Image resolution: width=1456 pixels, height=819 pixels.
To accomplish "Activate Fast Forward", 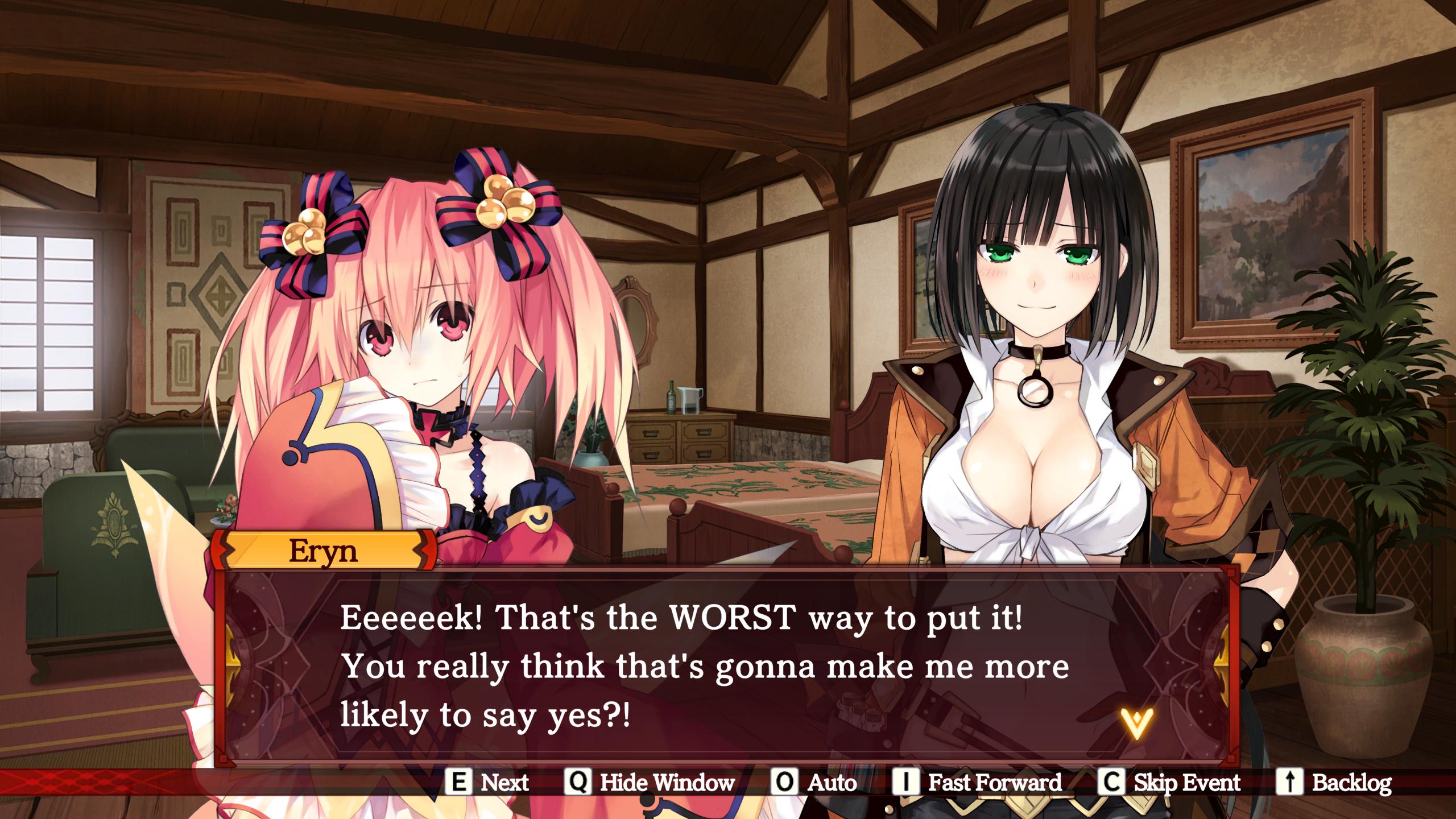I will click(x=977, y=783).
